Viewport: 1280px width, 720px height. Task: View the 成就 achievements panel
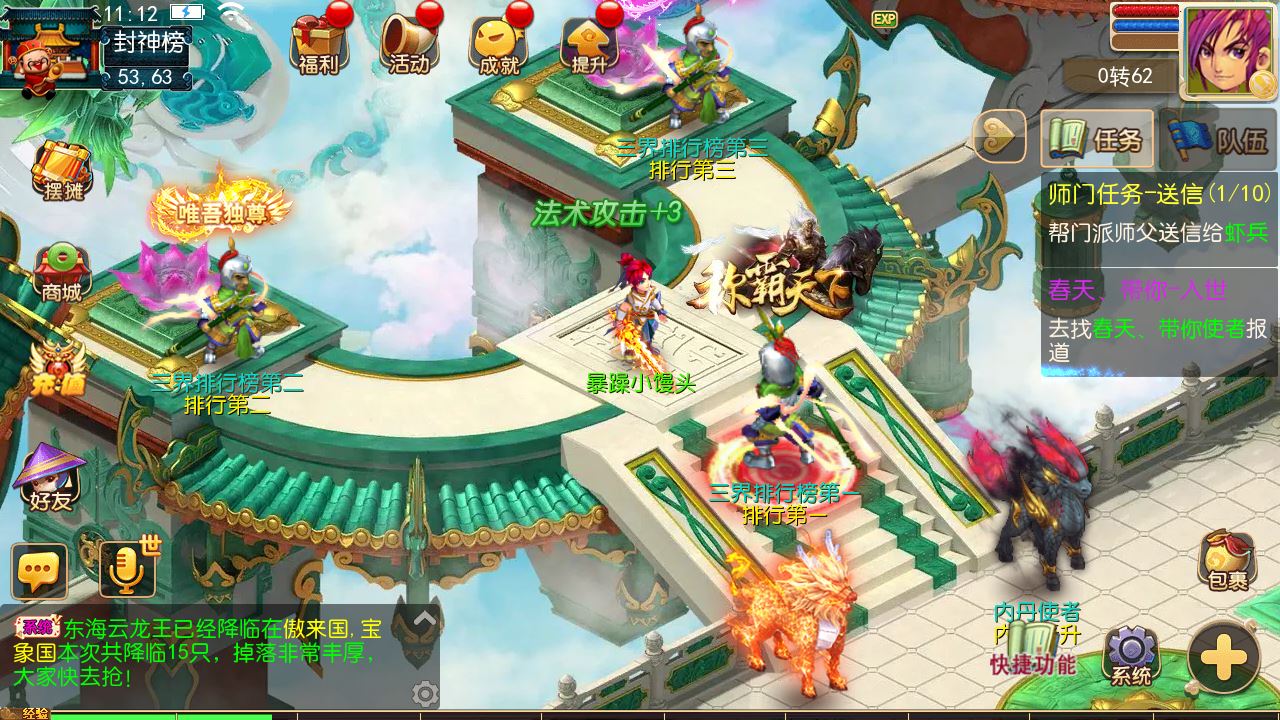point(499,45)
